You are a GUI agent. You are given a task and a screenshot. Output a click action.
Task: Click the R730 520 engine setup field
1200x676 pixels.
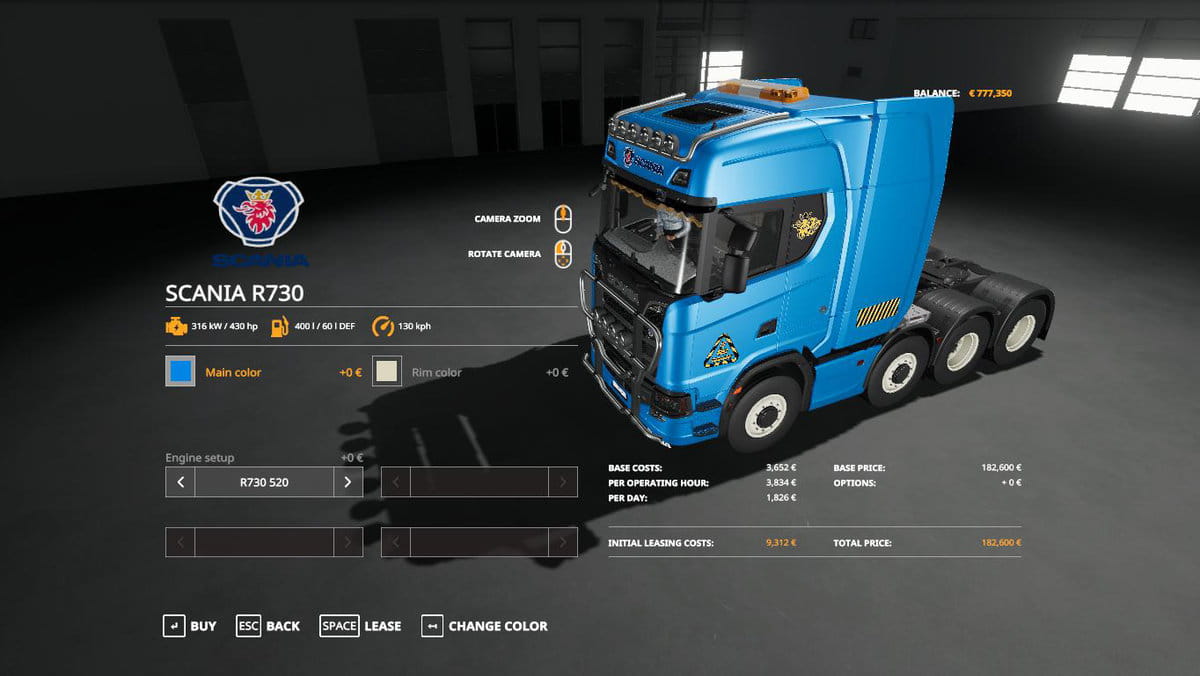(x=264, y=482)
